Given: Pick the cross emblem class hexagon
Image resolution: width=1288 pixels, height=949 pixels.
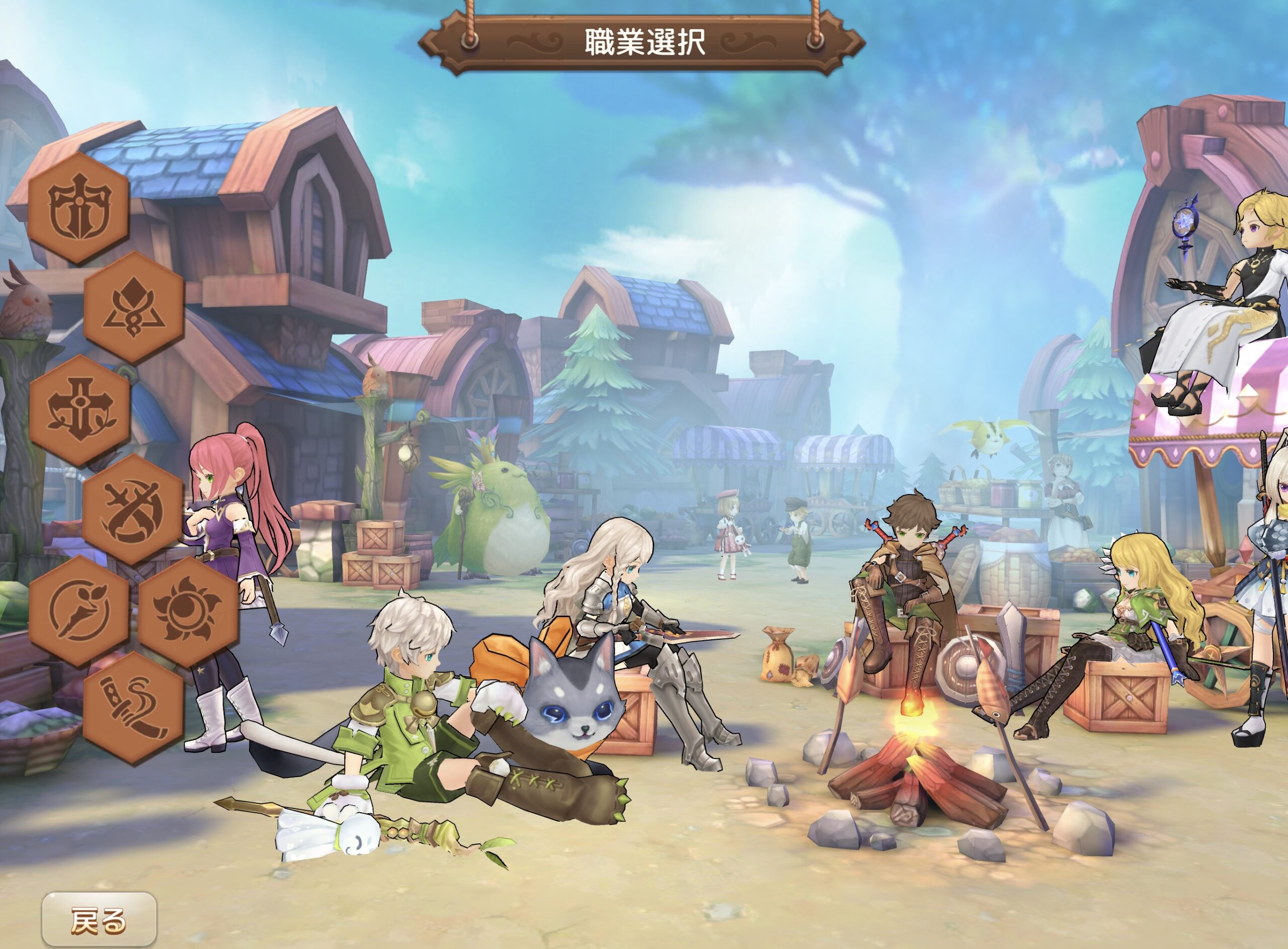Looking at the screenshot, I should [79, 409].
